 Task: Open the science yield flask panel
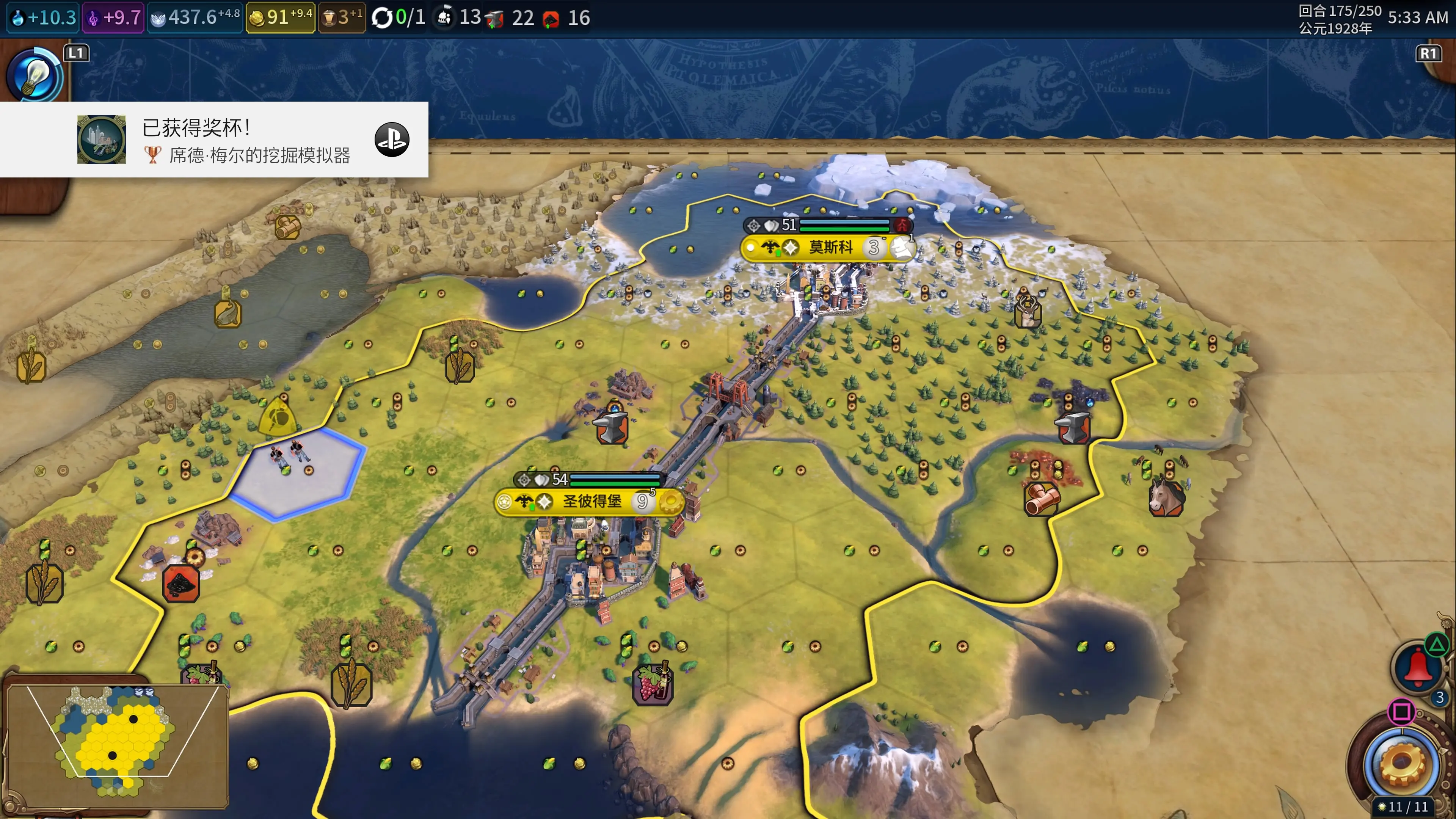click(x=43, y=17)
